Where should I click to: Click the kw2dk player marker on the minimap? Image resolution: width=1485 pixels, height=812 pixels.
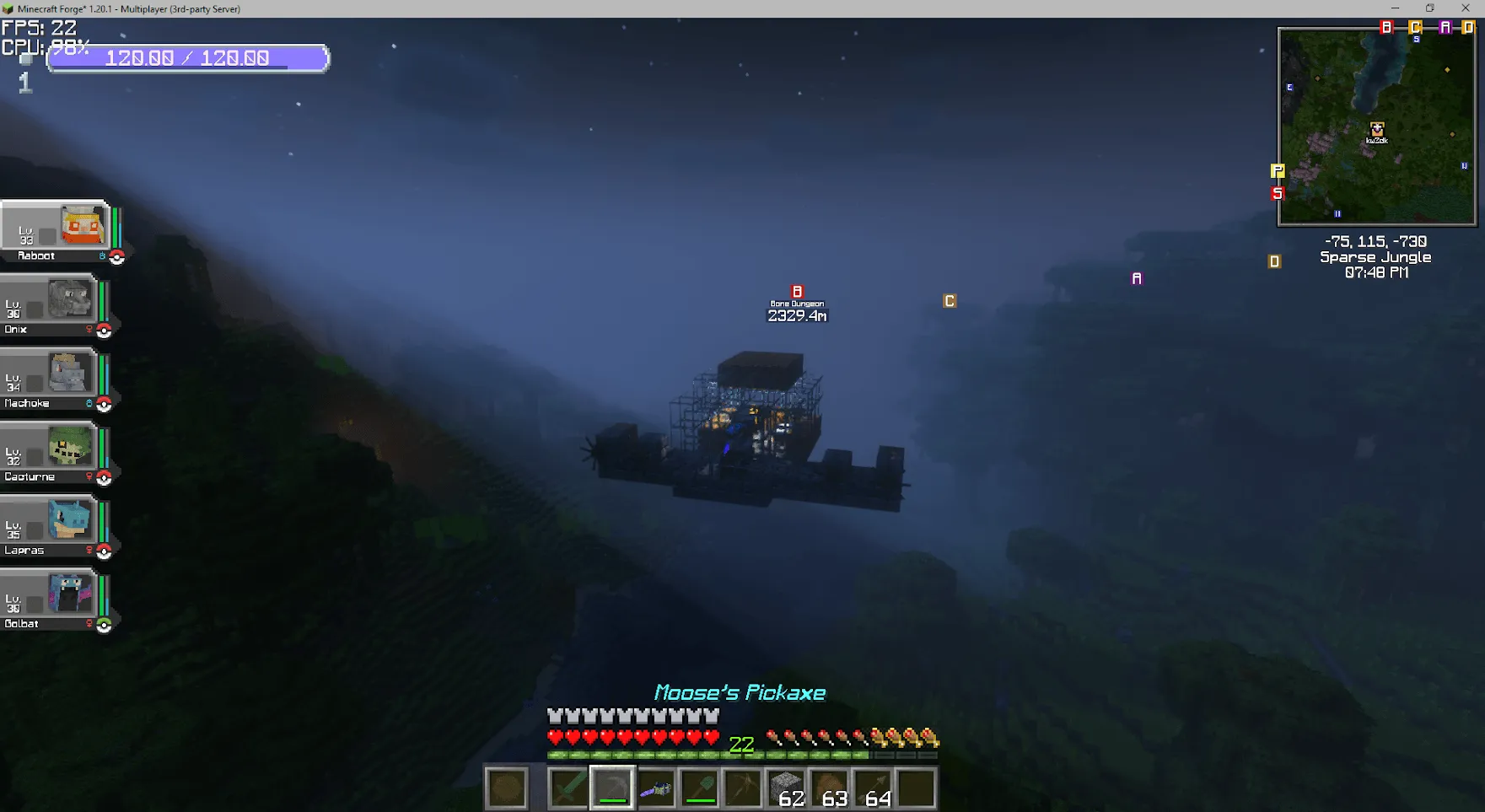1377,128
